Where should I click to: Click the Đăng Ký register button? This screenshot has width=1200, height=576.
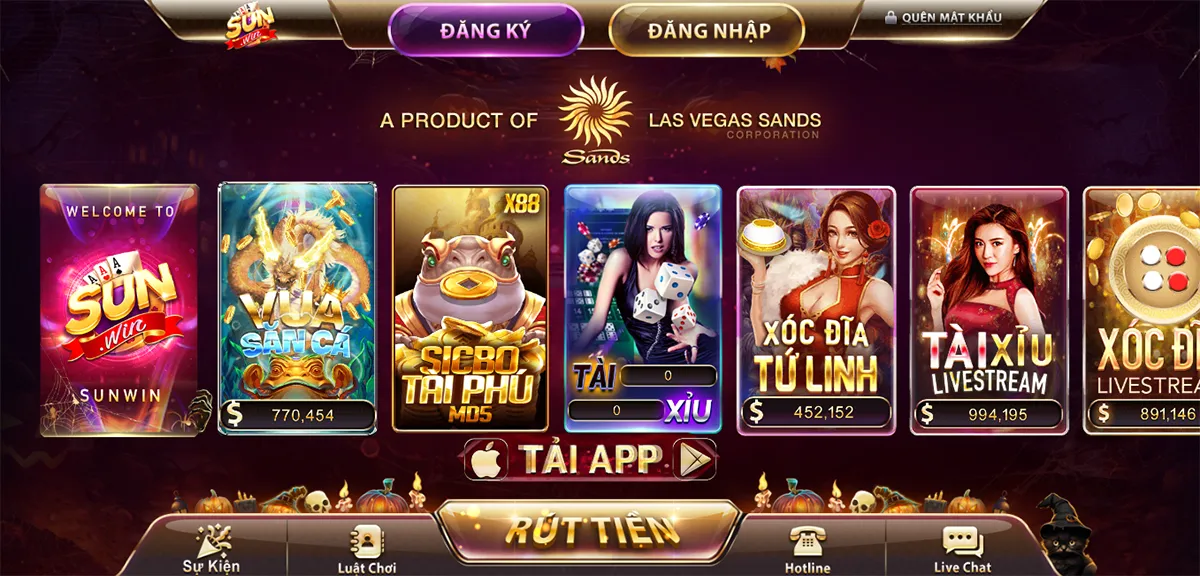click(x=485, y=30)
